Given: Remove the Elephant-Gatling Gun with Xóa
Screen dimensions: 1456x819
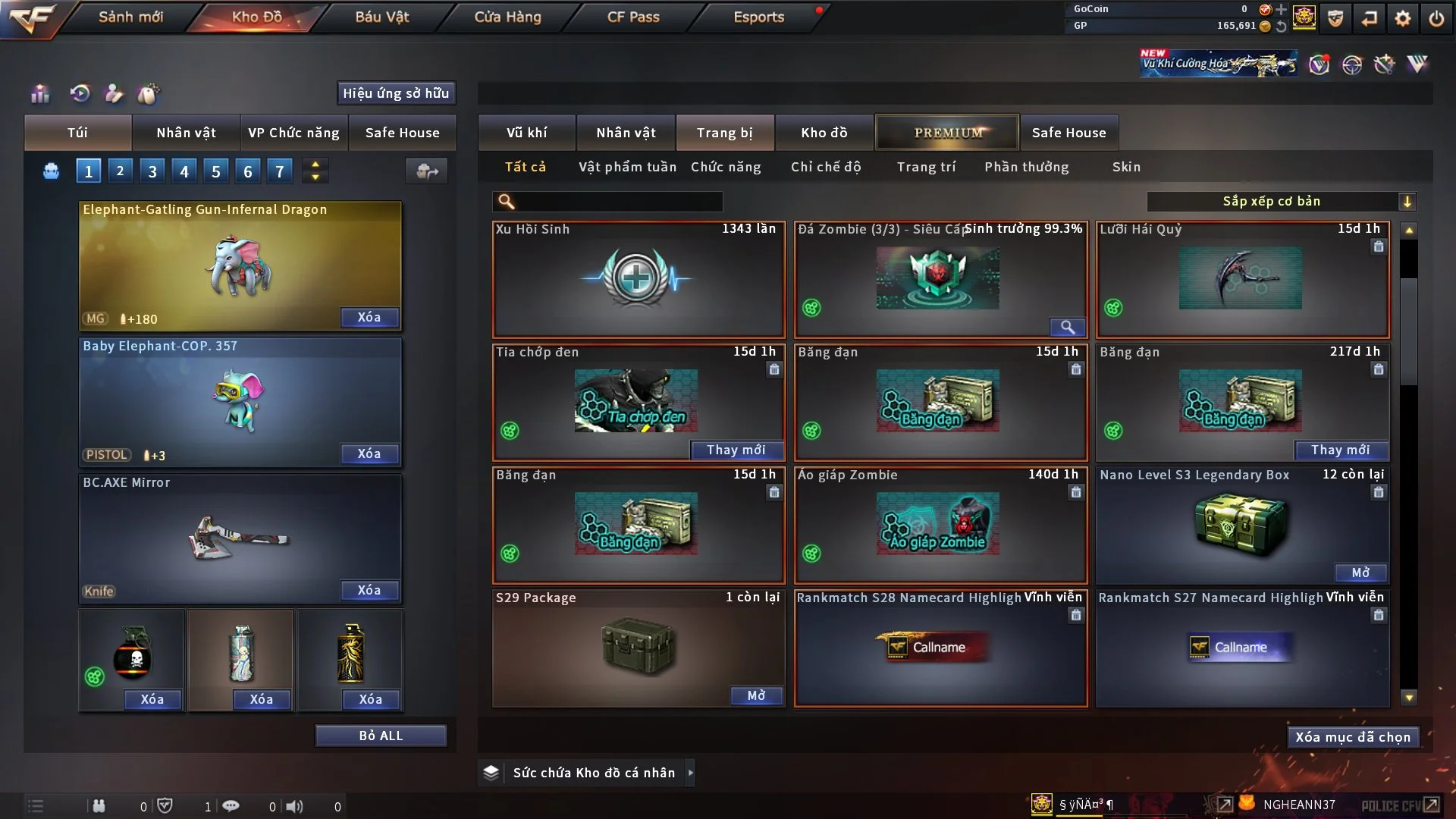Looking at the screenshot, I should (369, 317).
